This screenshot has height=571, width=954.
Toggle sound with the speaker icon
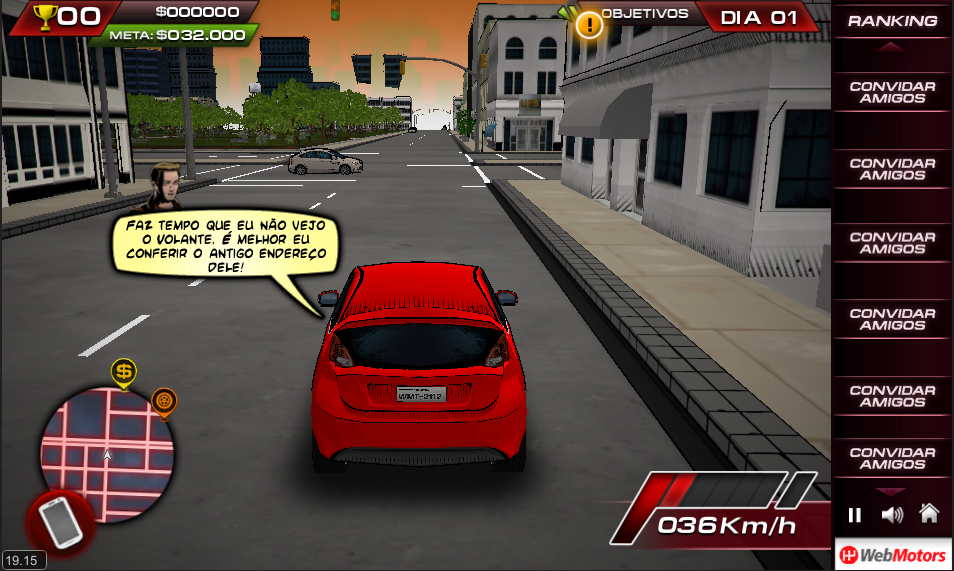click(892, 515)
